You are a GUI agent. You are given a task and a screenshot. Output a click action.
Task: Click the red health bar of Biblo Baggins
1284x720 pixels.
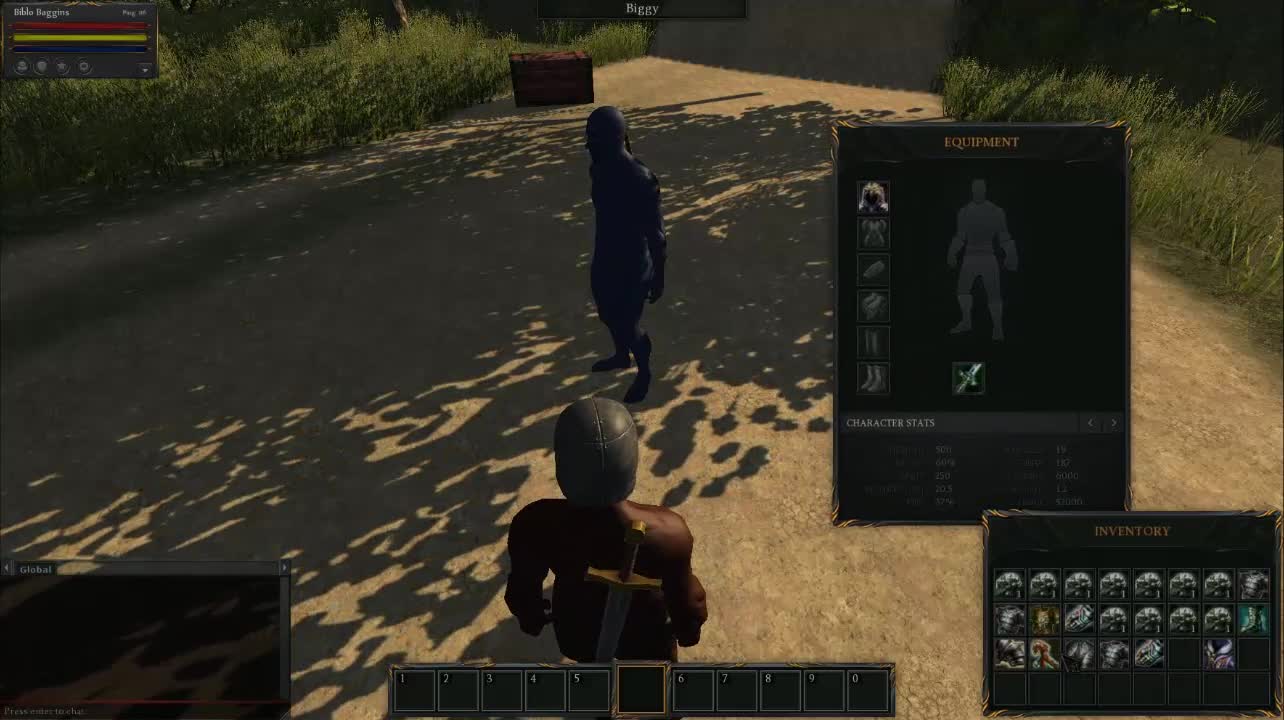click(80, 26)
